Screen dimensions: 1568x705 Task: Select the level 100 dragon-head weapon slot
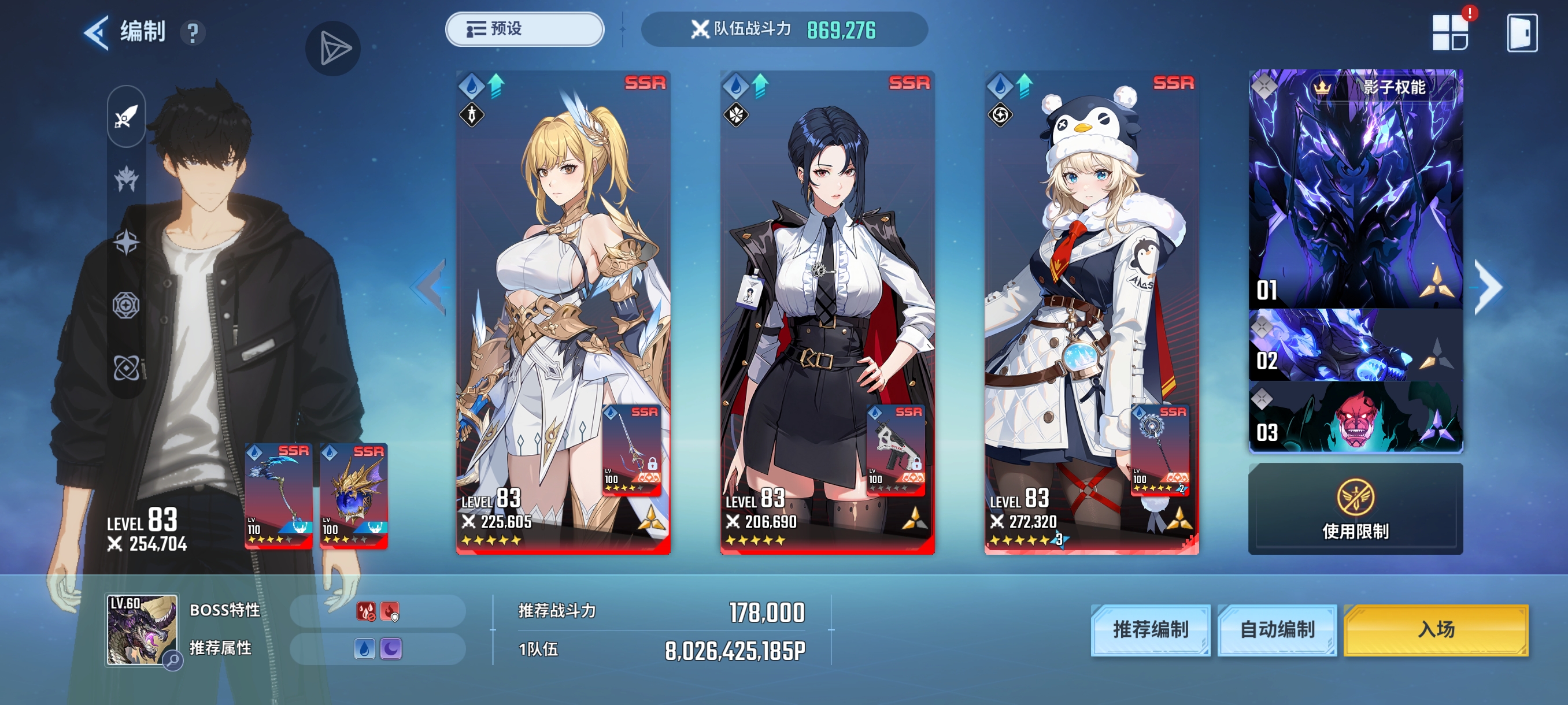pyautogui.click(x=354, y=496)
